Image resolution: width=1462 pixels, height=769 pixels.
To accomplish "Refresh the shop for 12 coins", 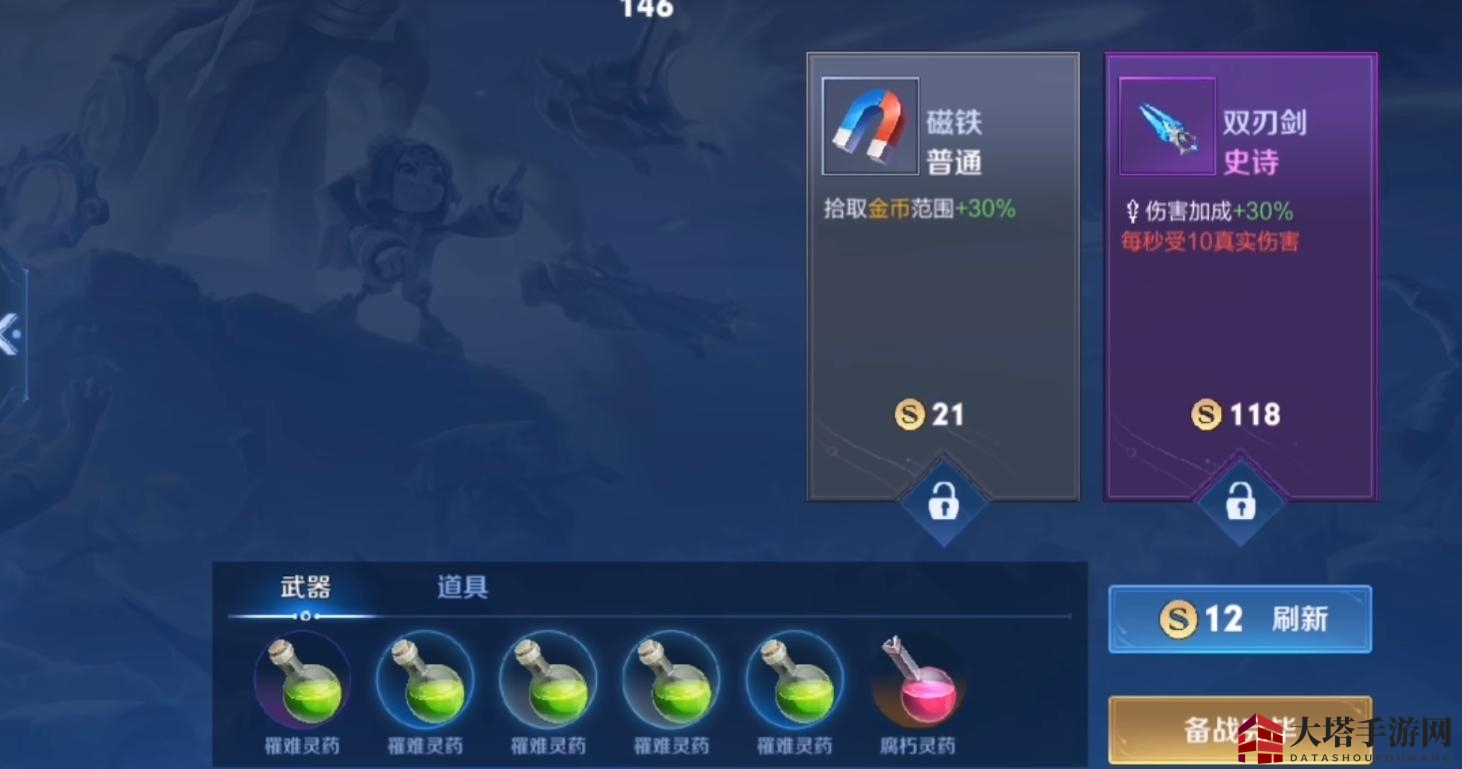I will pyautogui.click(x=1239, y=619).
